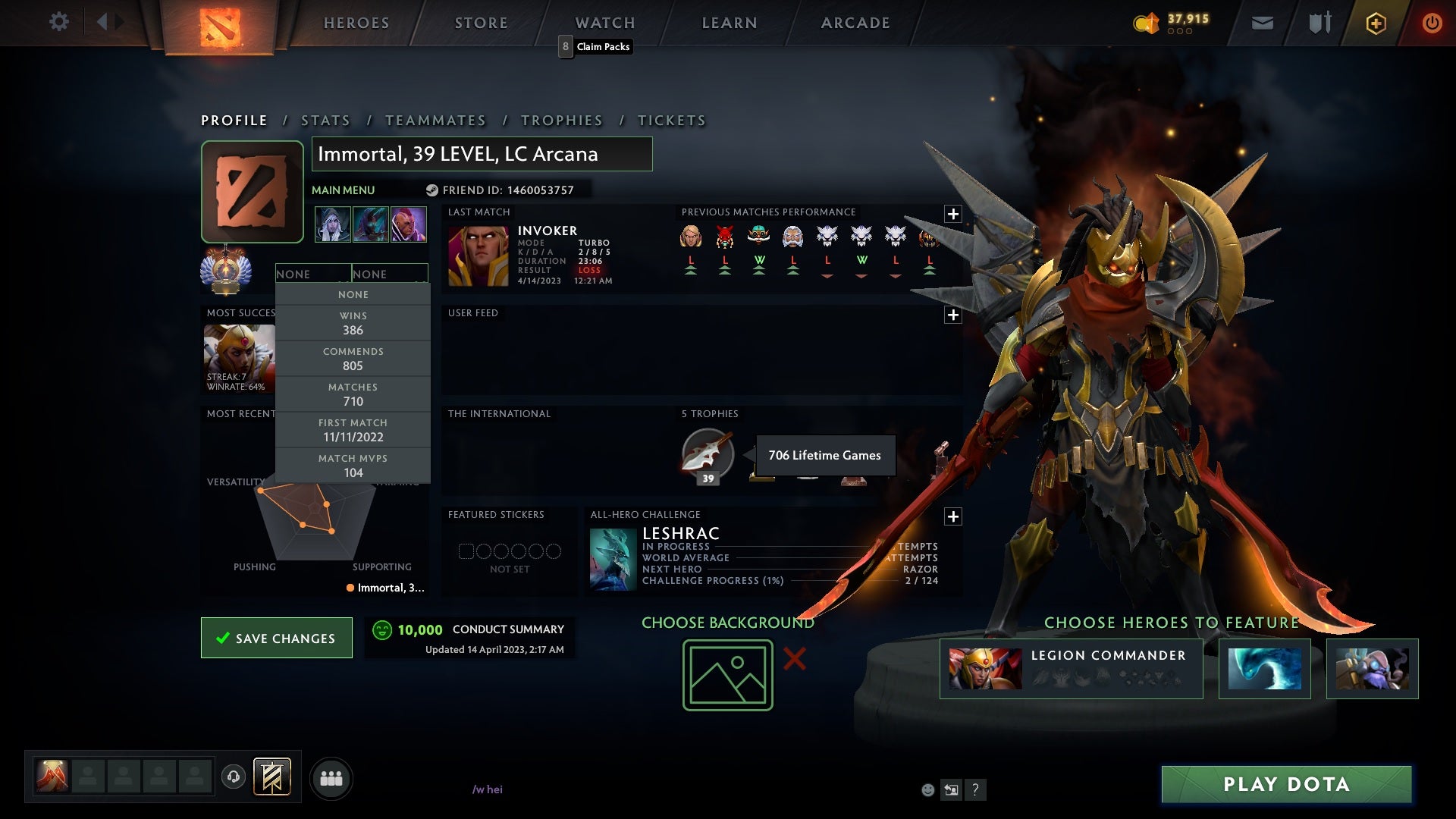The height and width of the screenshot is (819, 1456).
Task: Open the ARCADE menu
Action: [855, 23]
